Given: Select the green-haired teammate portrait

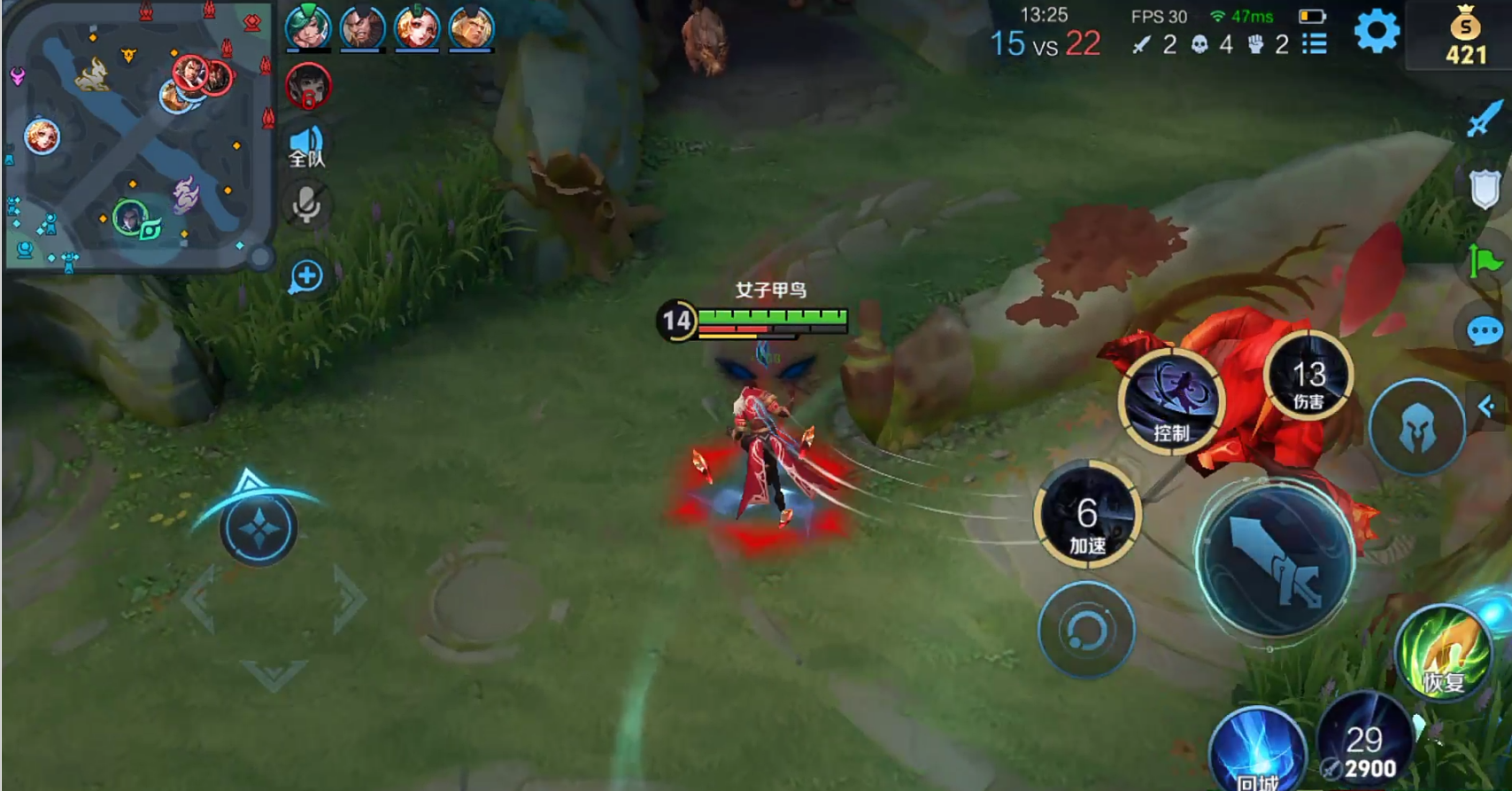Looking at the screenshot, I should [307, 27].
